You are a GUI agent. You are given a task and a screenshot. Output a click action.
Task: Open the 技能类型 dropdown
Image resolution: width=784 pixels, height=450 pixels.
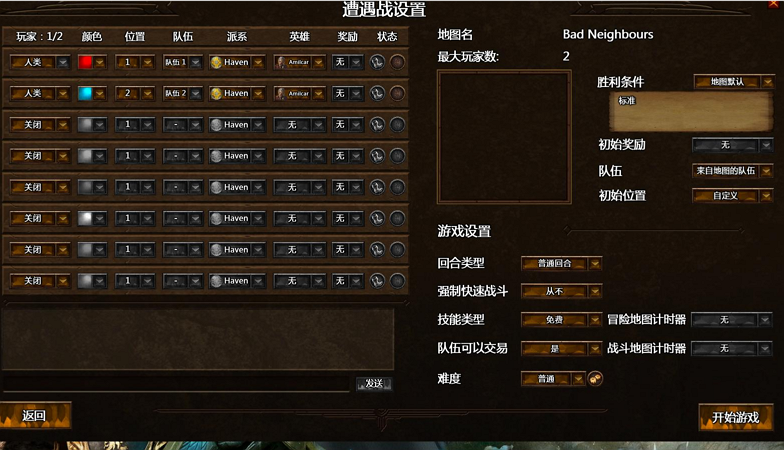(x=561, y=320)
